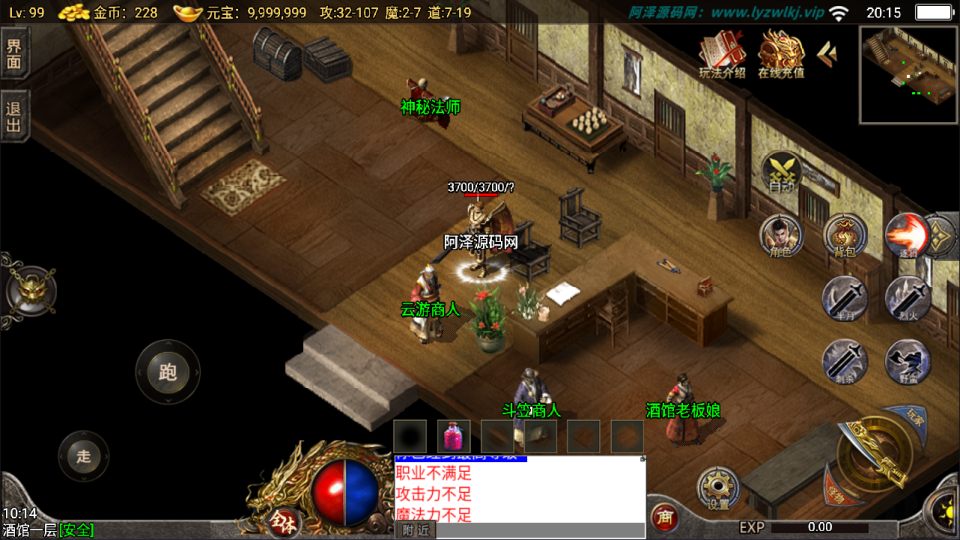Open the 角色 character sheet

click(x=781, y=236)
